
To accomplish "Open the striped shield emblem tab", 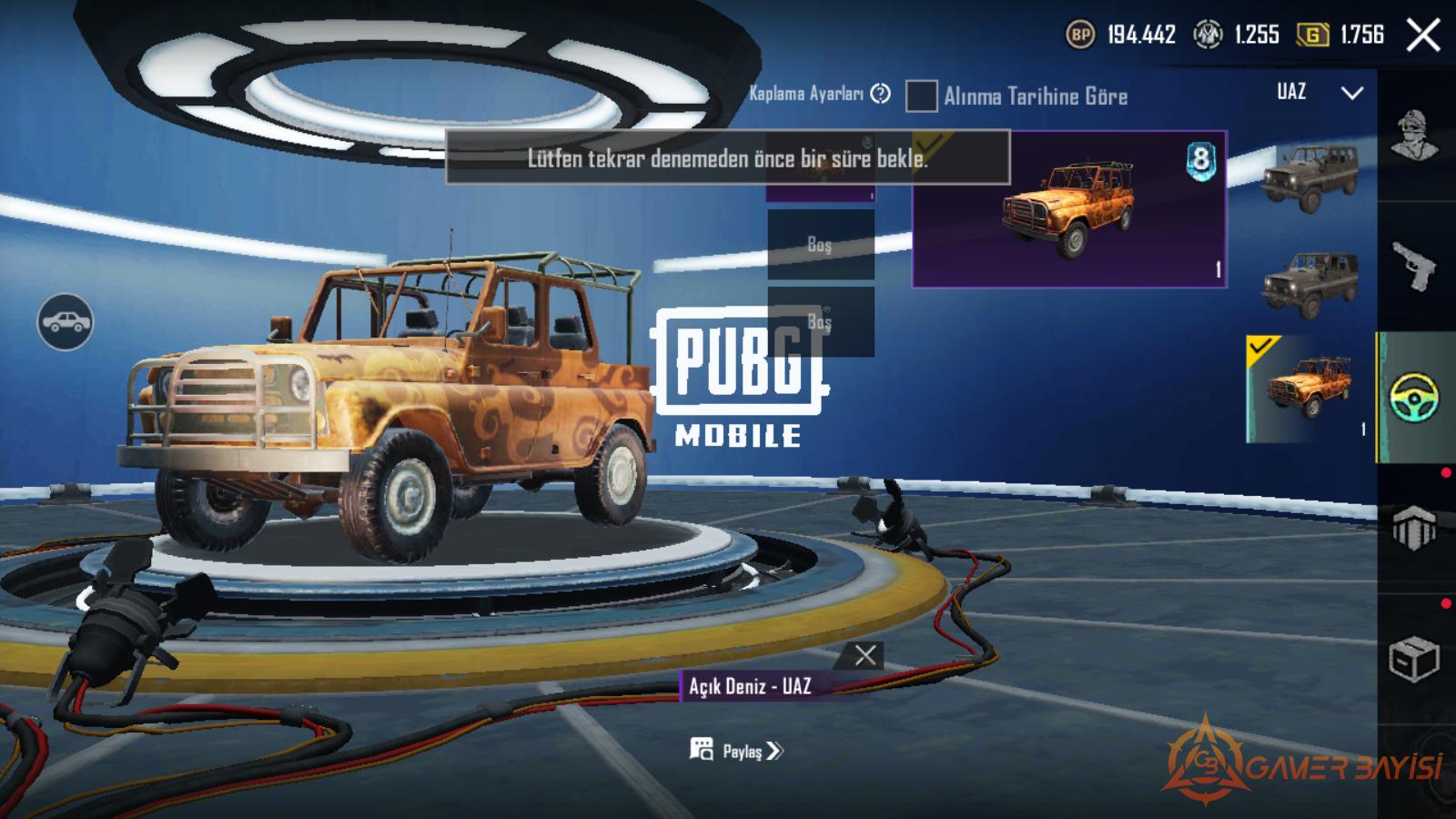I will click(x=1414, y=528).
